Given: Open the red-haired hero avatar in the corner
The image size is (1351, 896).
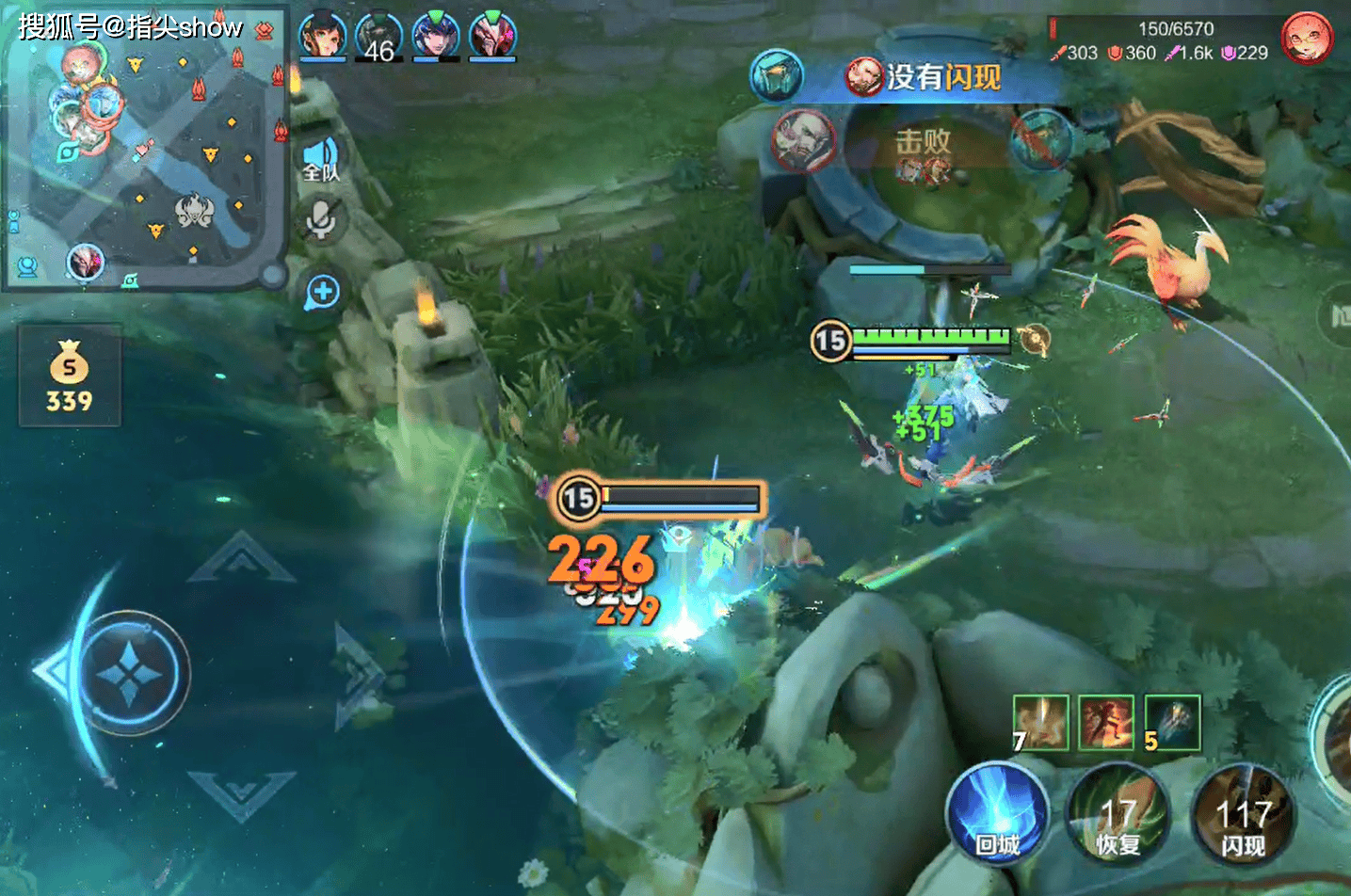Looking at the screenshot, I should [x=1307, y=39].
